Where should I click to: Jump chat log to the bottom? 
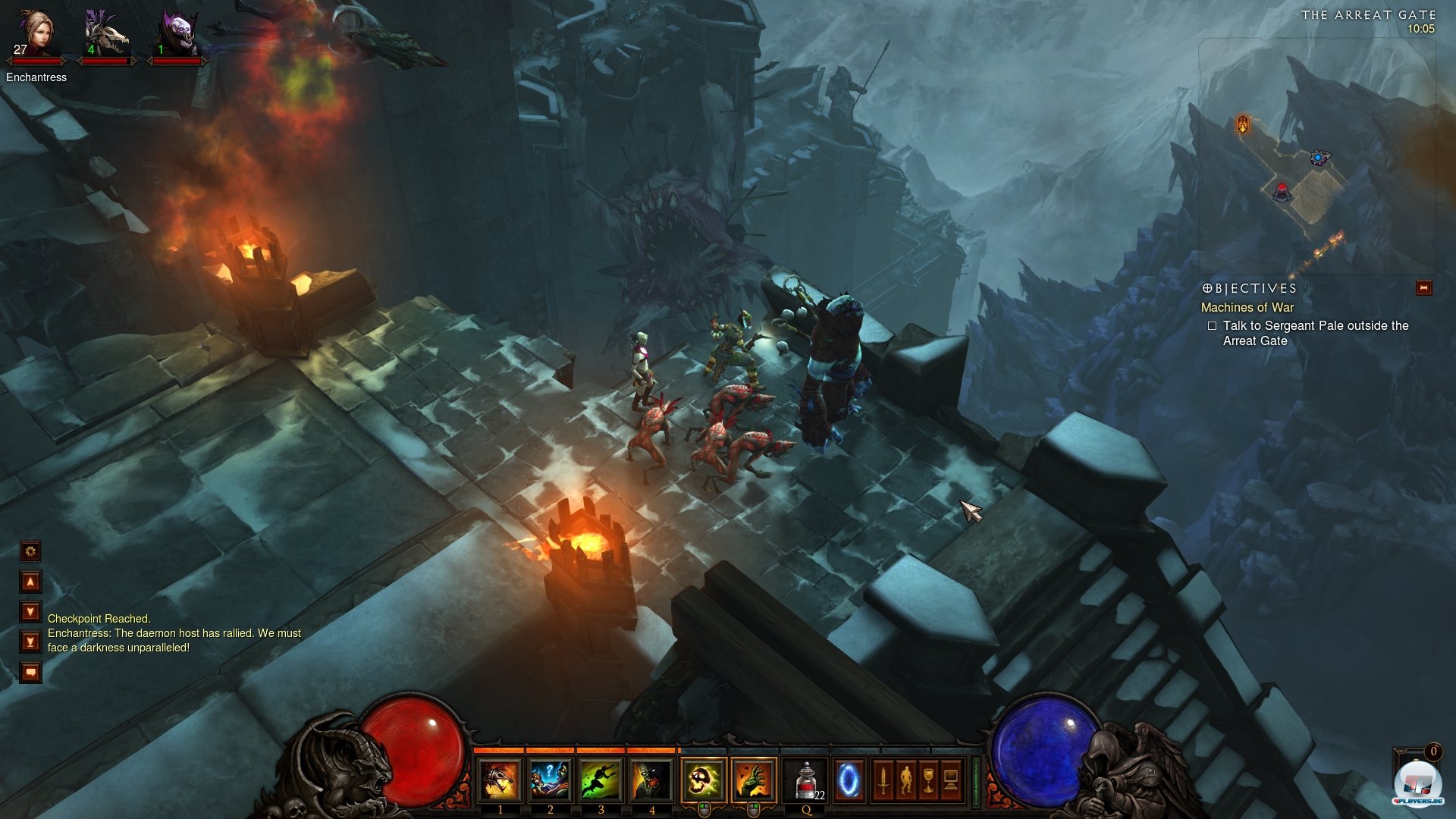pyautogui.click(x=30, y=642)
